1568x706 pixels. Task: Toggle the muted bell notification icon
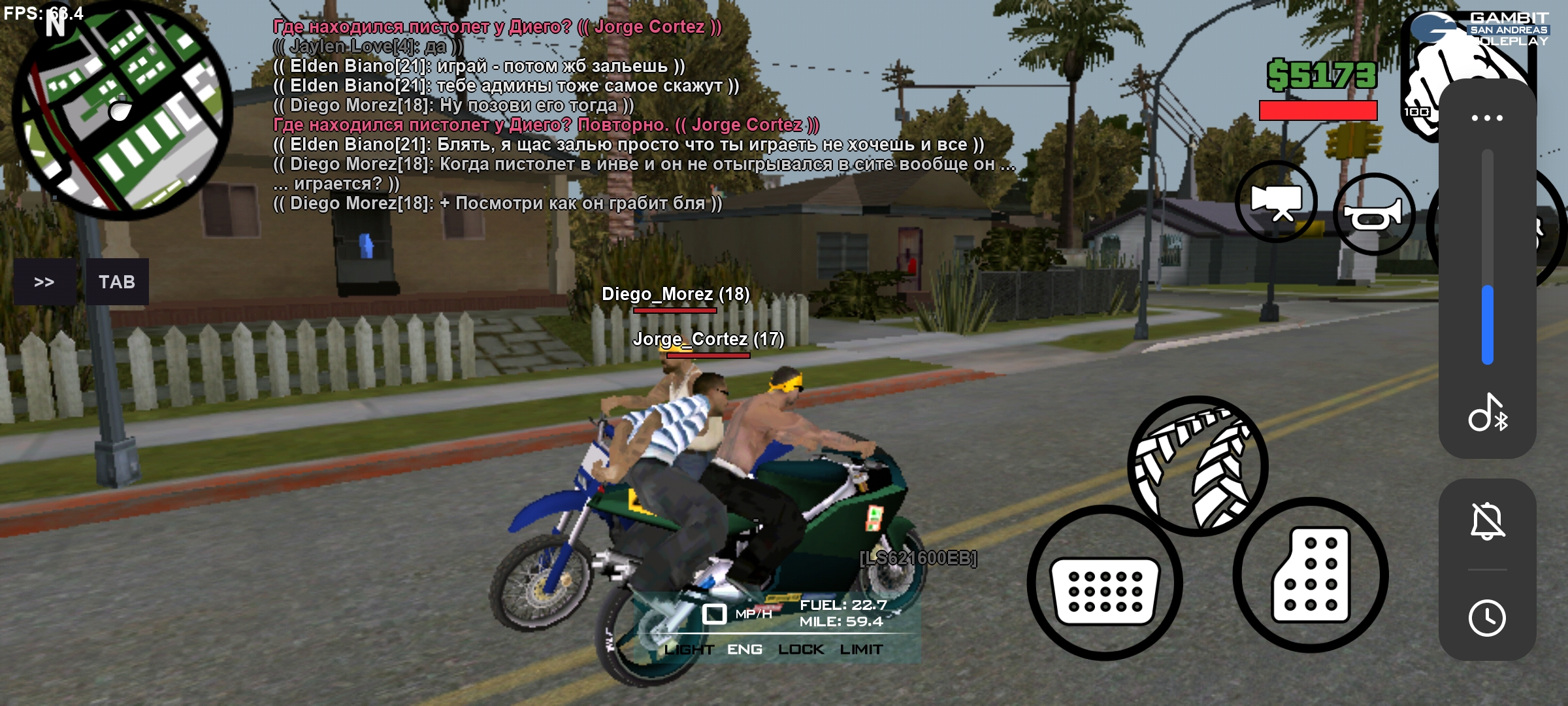click(x=1488, y=522)
